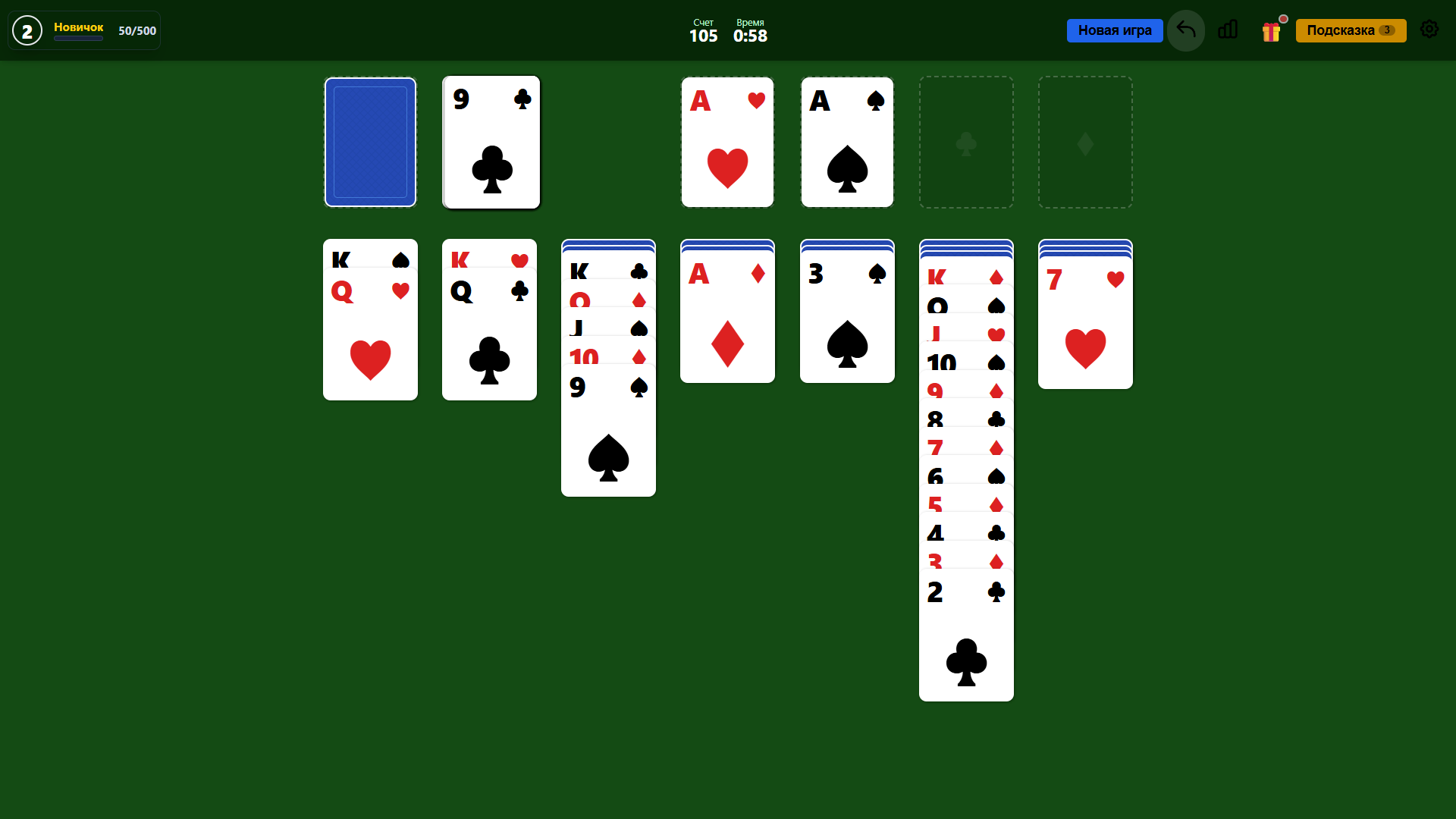Undo the last move
The height and width of the screenshot is (819, 1456).
(1185, 30)
